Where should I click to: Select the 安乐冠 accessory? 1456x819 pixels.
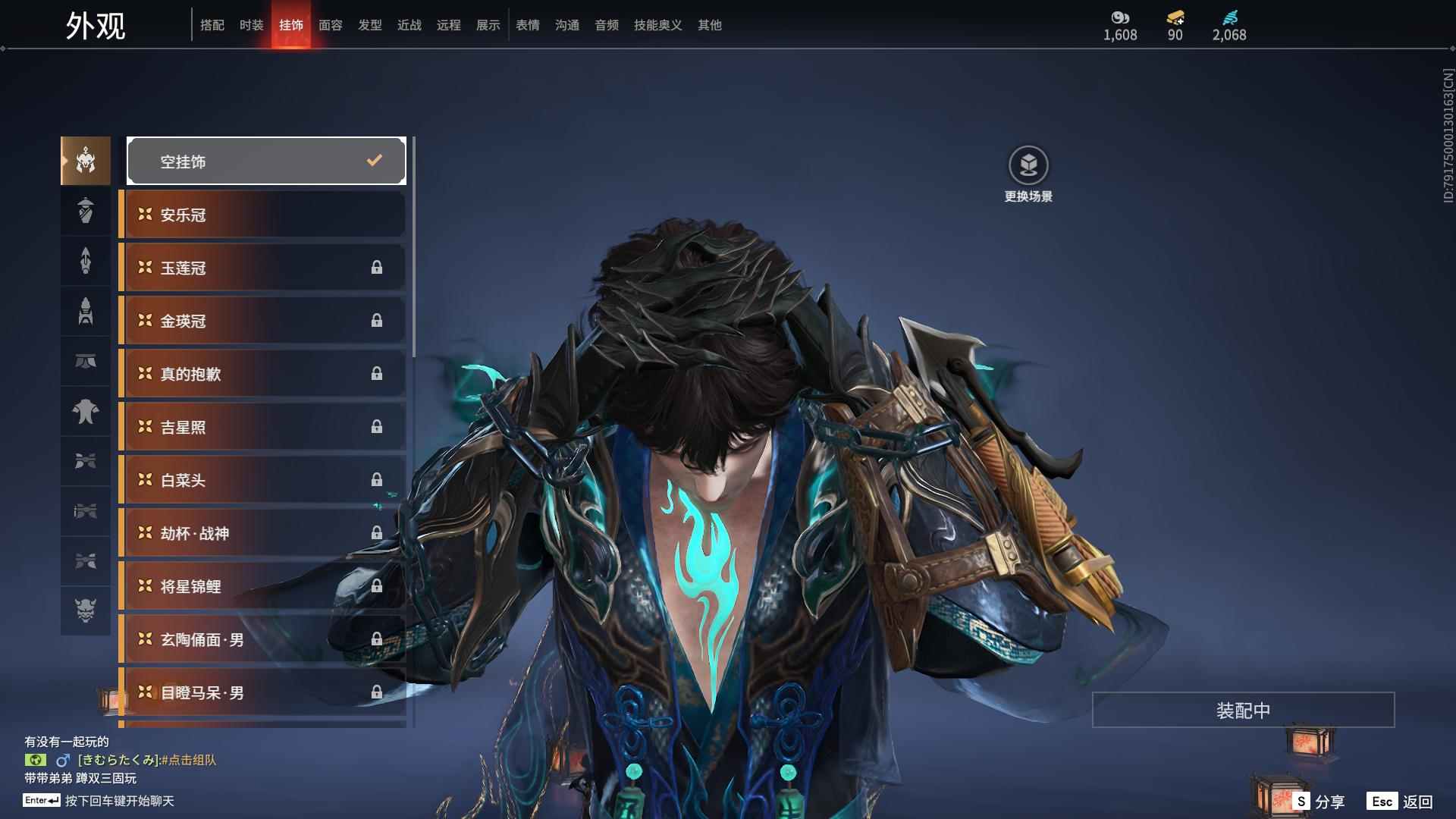click(263, 215)
